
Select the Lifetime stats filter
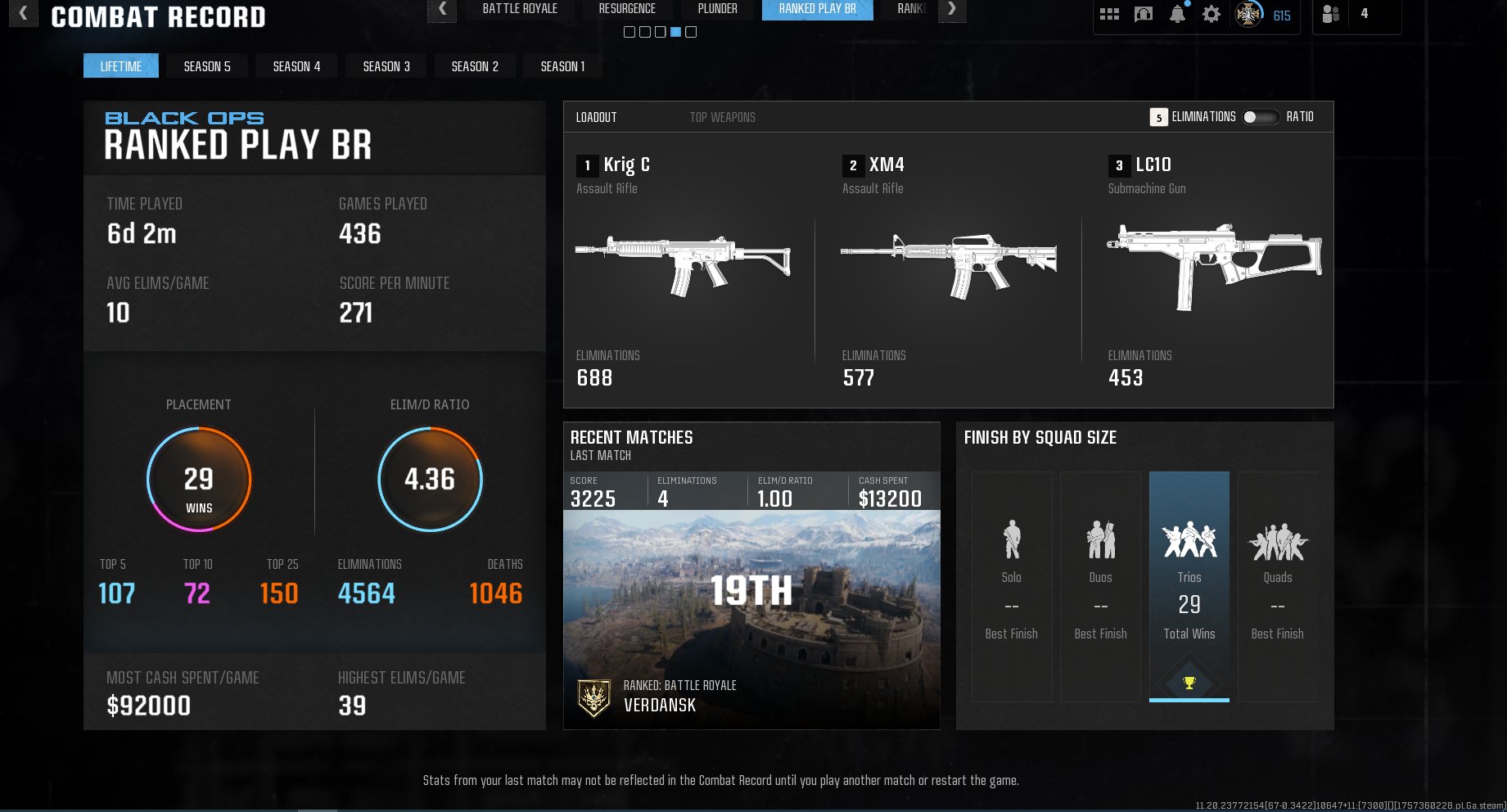[121, 66]
